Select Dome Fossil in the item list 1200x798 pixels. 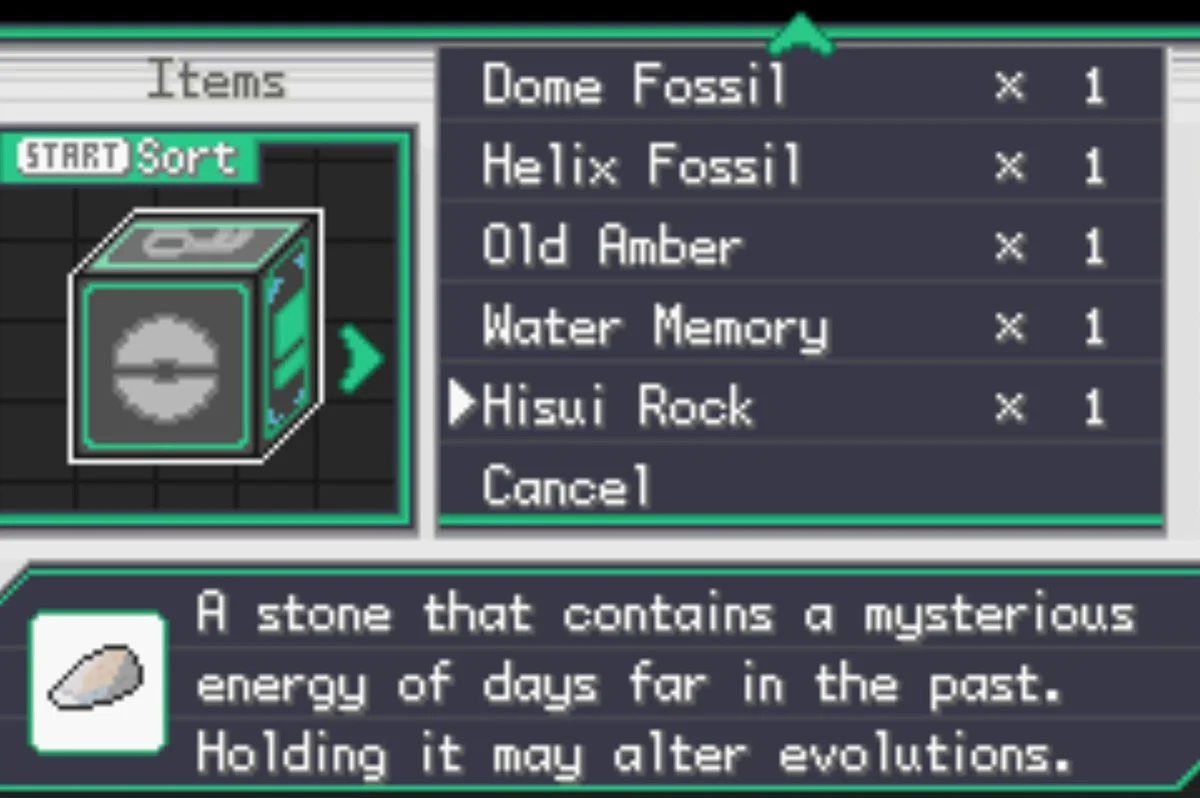point(634,86)
